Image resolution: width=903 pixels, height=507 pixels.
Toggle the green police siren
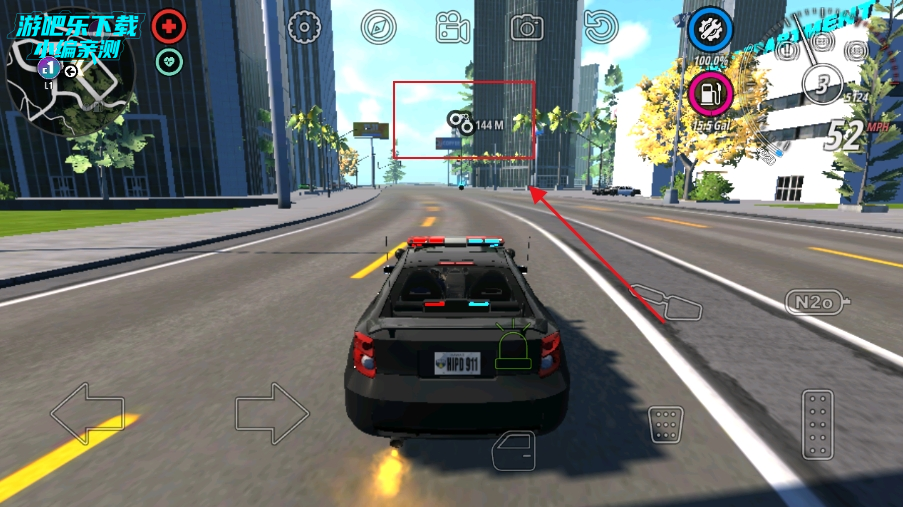click(514, 346)
